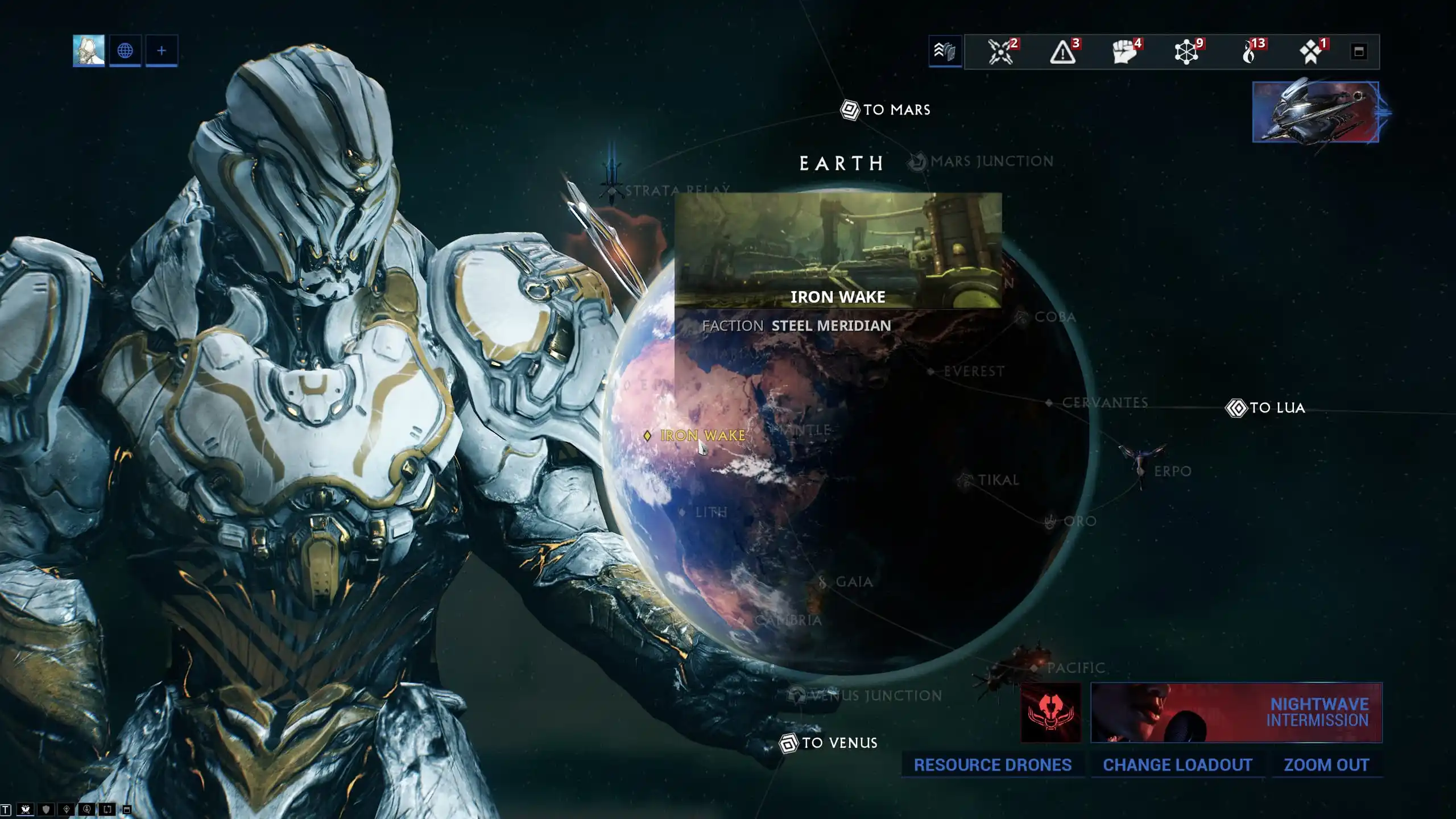Choose the Everest mission node
The height and width of the screenshot is (819, 1456).
point(967,372)
